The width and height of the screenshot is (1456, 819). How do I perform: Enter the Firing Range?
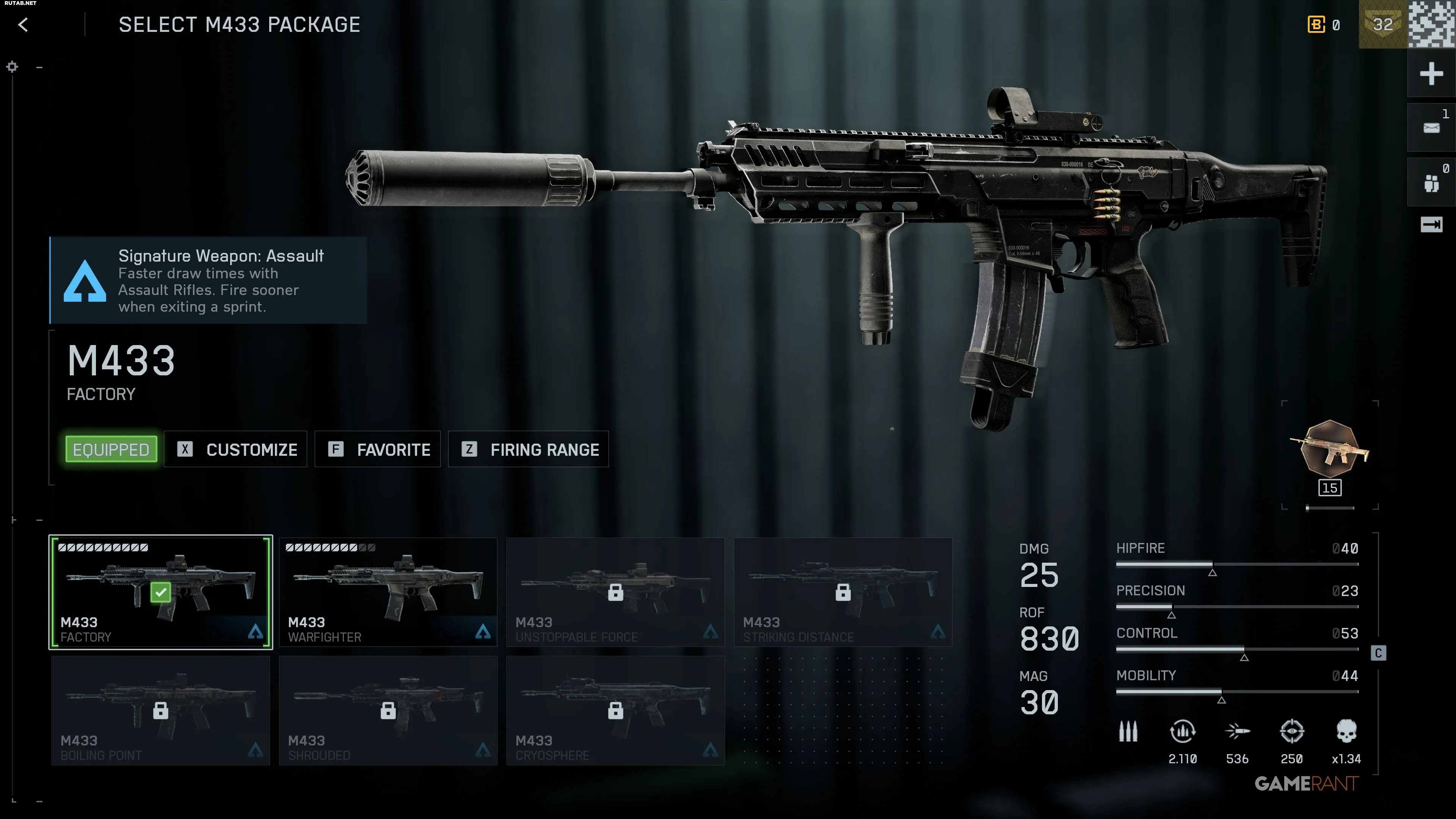coord(529,449)
